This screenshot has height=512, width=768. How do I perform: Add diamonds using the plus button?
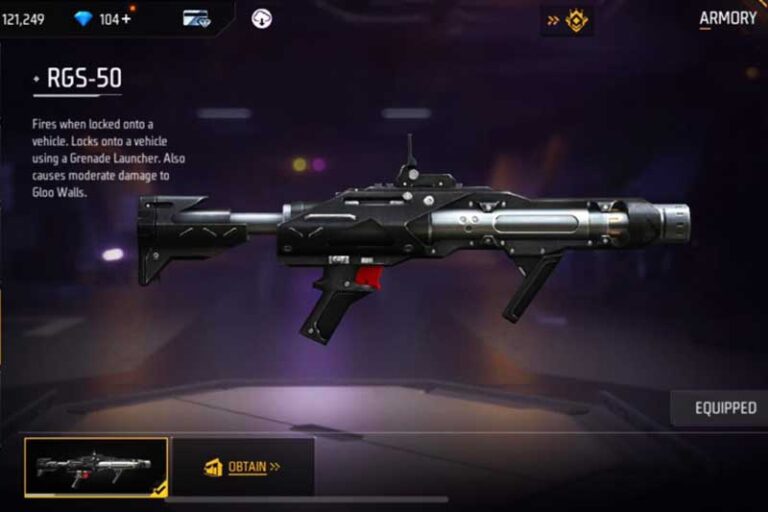126,19
